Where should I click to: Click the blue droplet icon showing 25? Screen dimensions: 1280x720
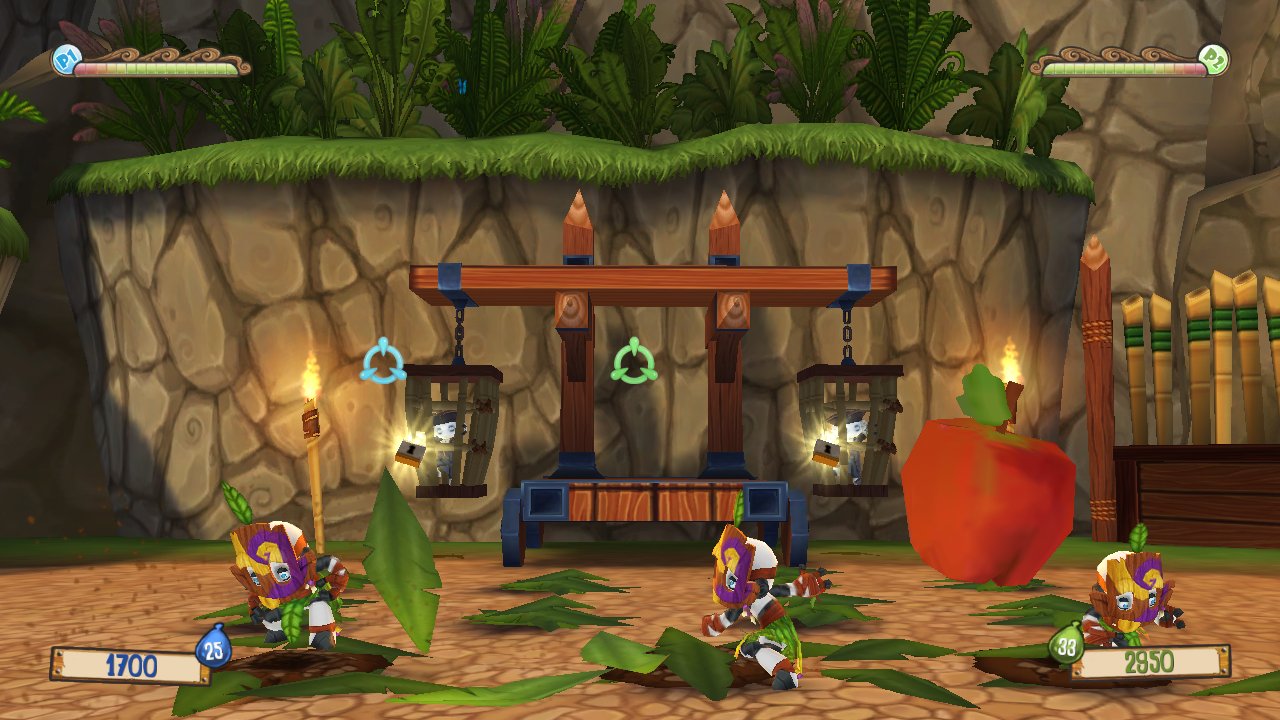pos(213,648)
